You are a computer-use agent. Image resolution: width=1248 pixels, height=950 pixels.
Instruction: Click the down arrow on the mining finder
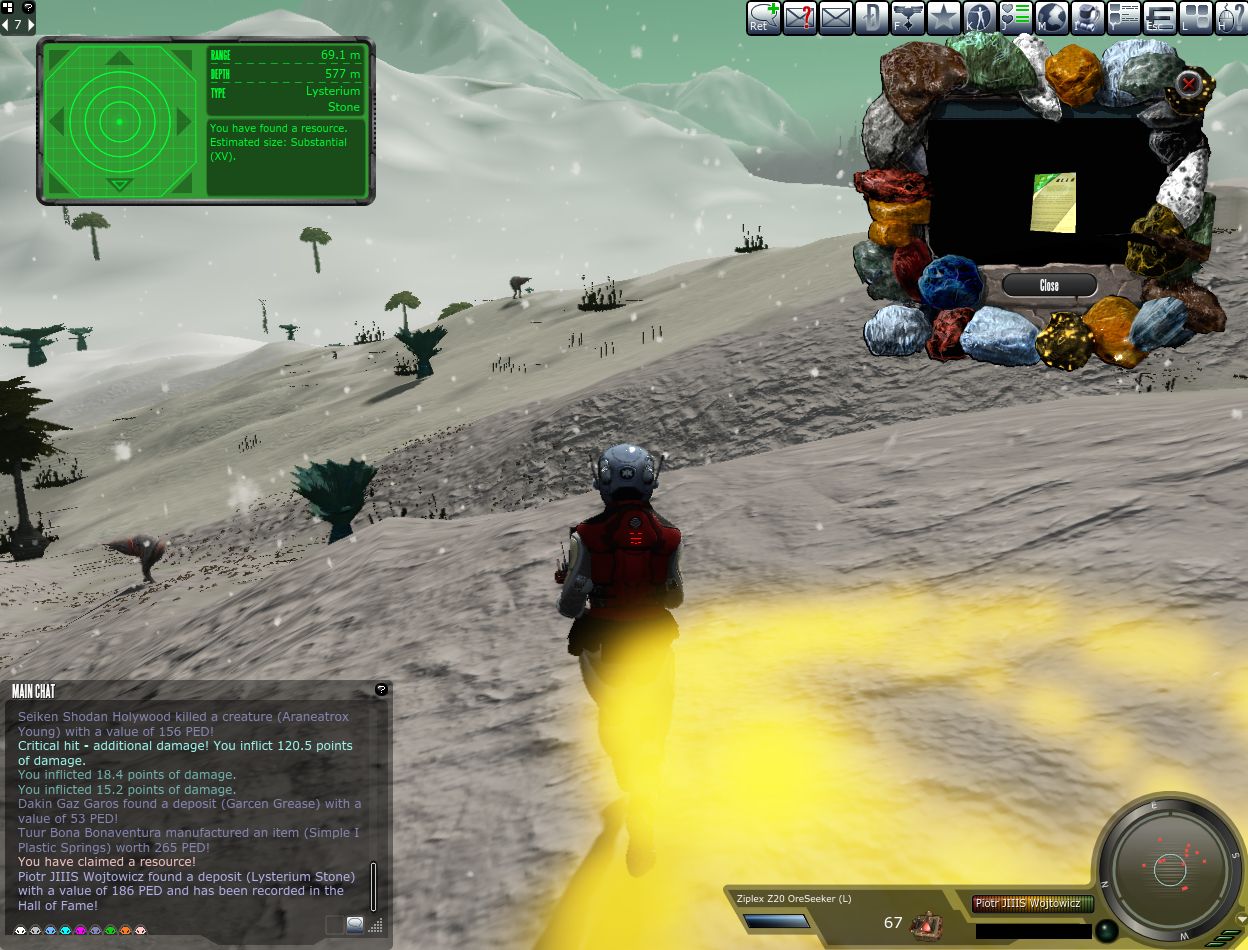[x=119, y=184]
